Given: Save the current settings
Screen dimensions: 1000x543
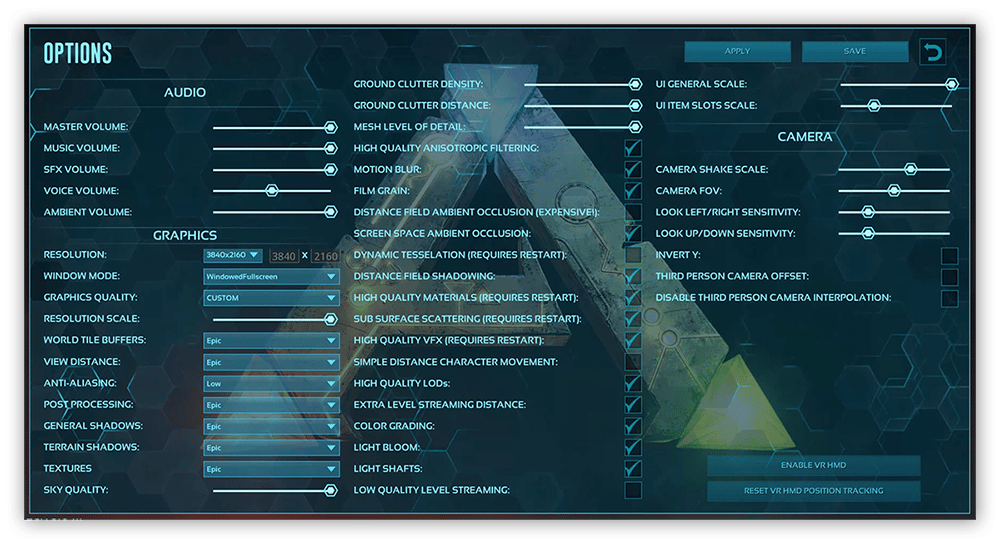Looking at the screenshot, I should pos(855,52).
